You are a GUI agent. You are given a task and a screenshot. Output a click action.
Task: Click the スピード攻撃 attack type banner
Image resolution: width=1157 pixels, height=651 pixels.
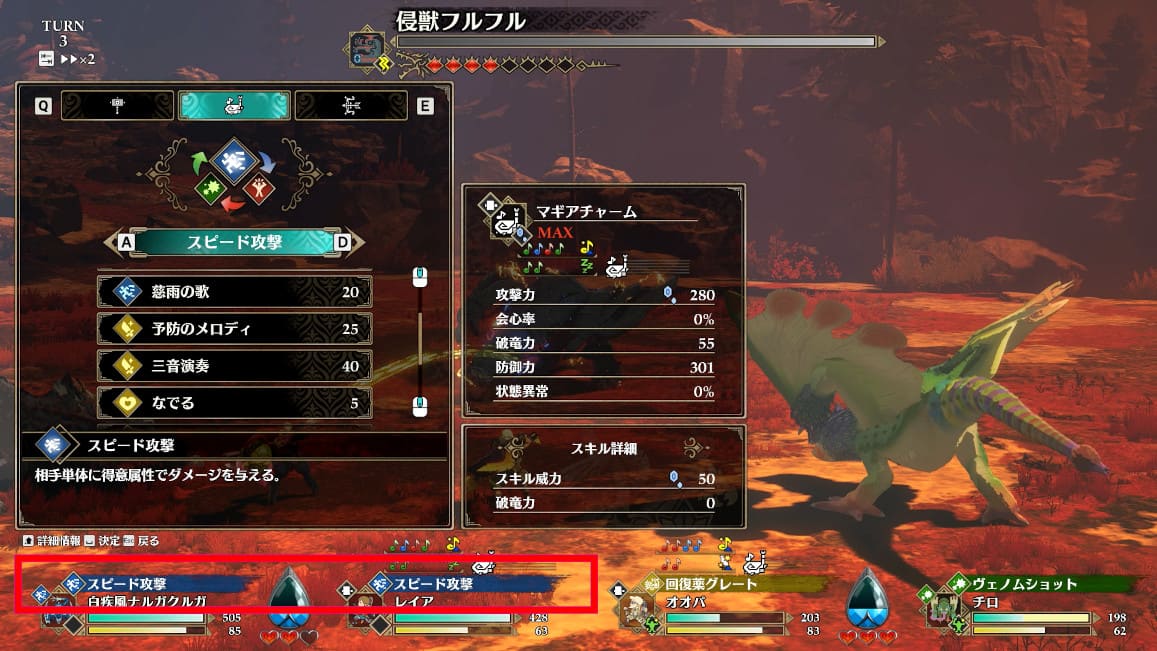[234, 242]
